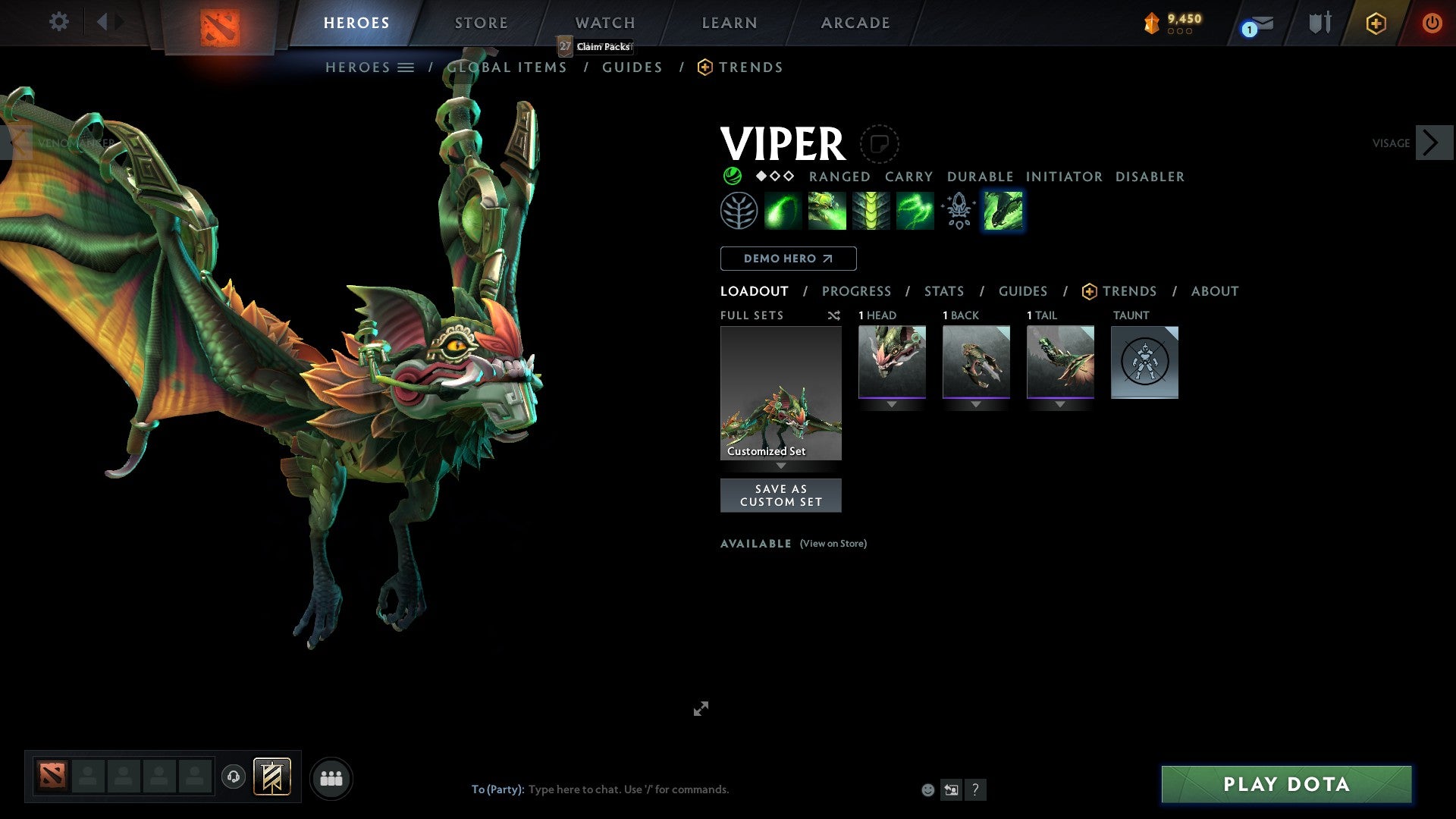This screenshot has height=819, width=1456.
Task: Click the View on Store link
Action: pos(833,544)
